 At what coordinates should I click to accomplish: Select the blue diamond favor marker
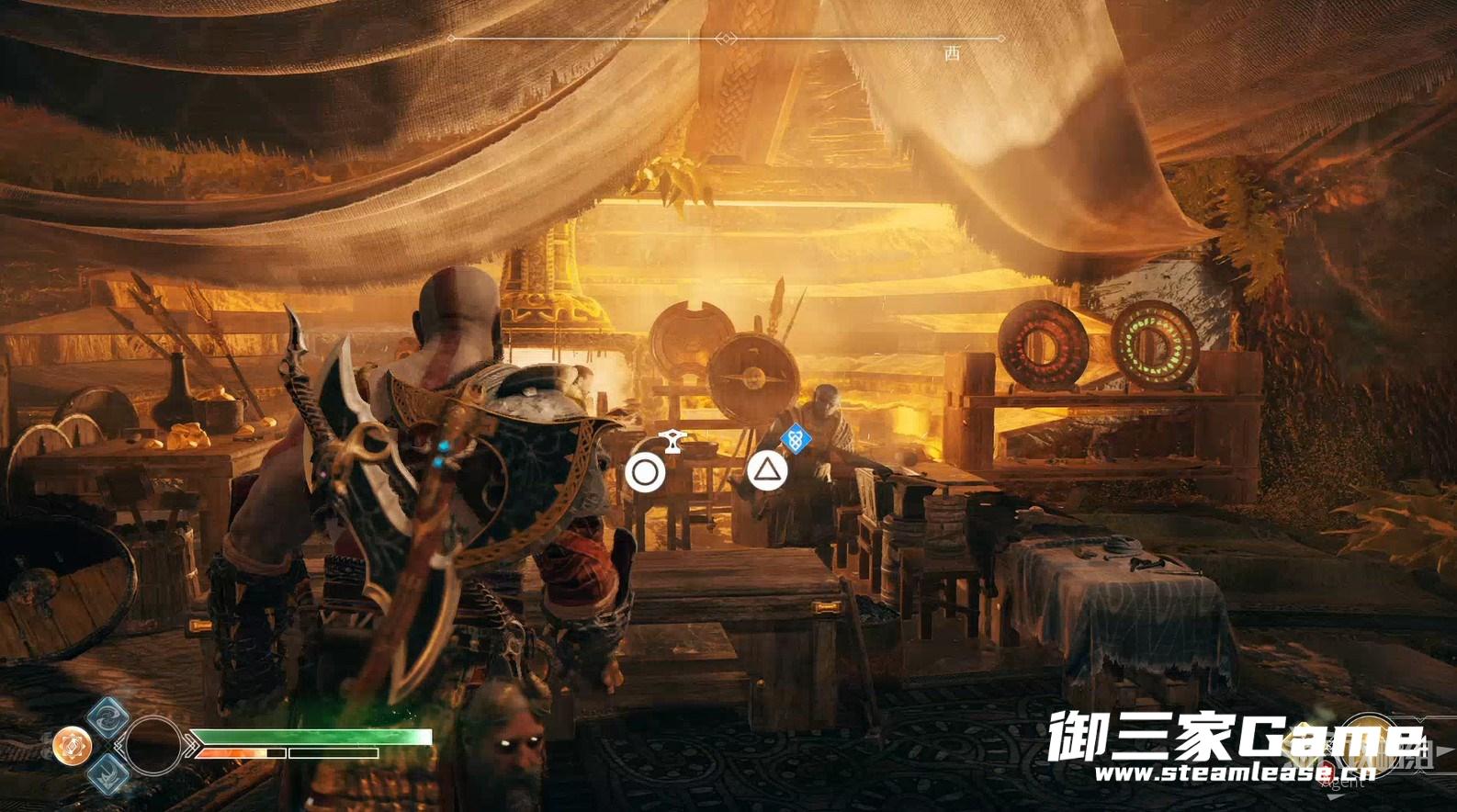tap(796, 440)
